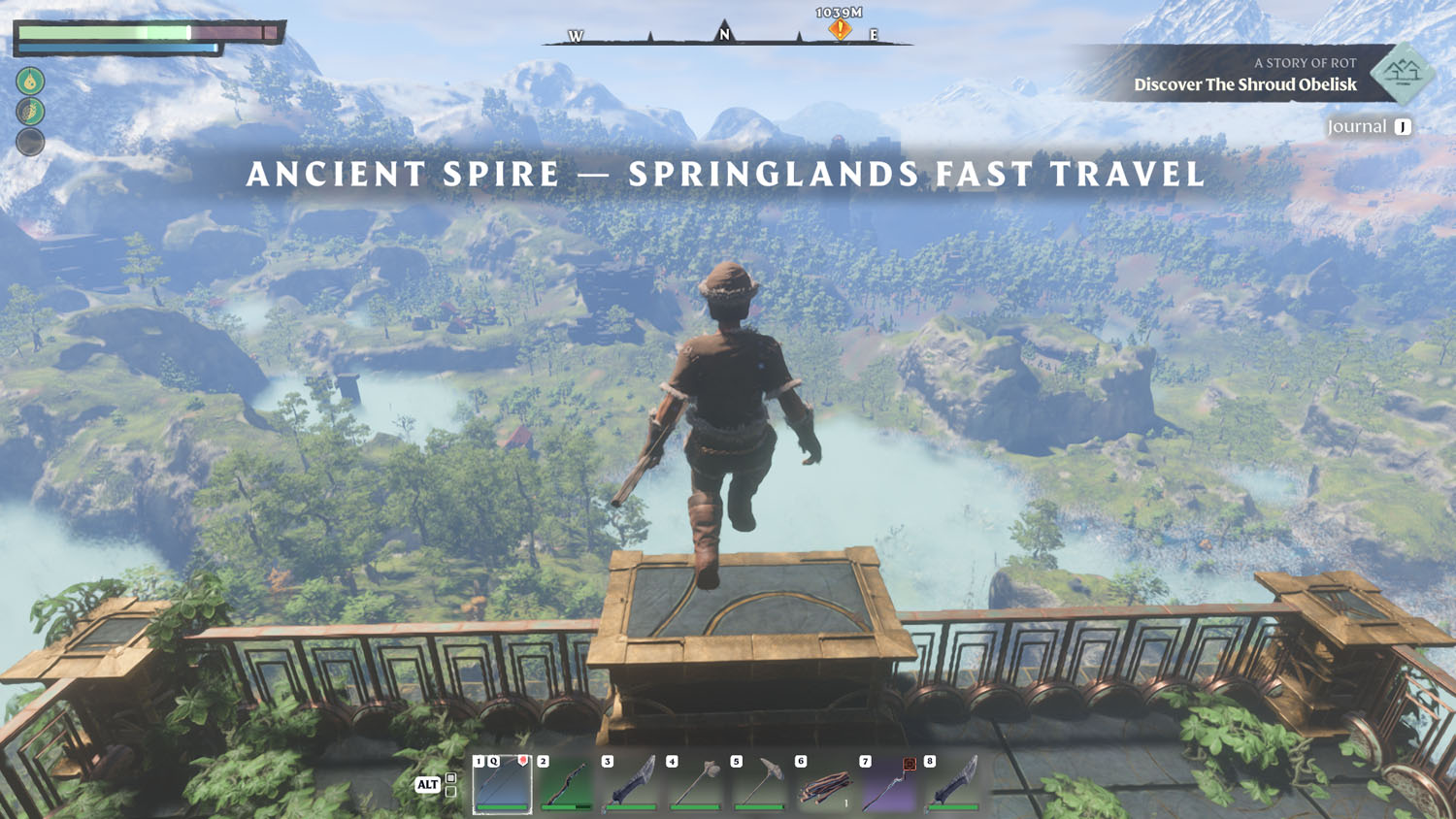Open the Discover The Shroud Obelisk quest tracker
The image size is (1456, 819).
pos(1244,84)
